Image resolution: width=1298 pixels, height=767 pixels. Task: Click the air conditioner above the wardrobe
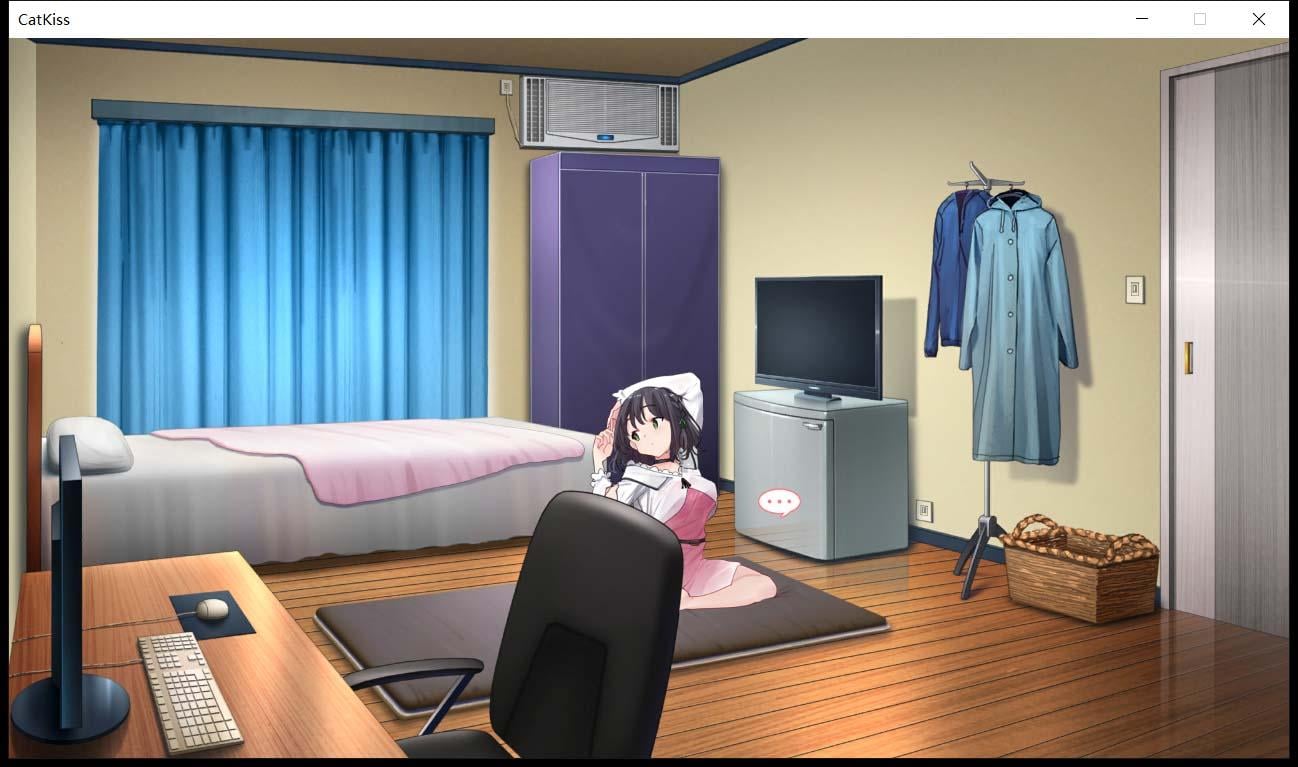click(600, 110)
